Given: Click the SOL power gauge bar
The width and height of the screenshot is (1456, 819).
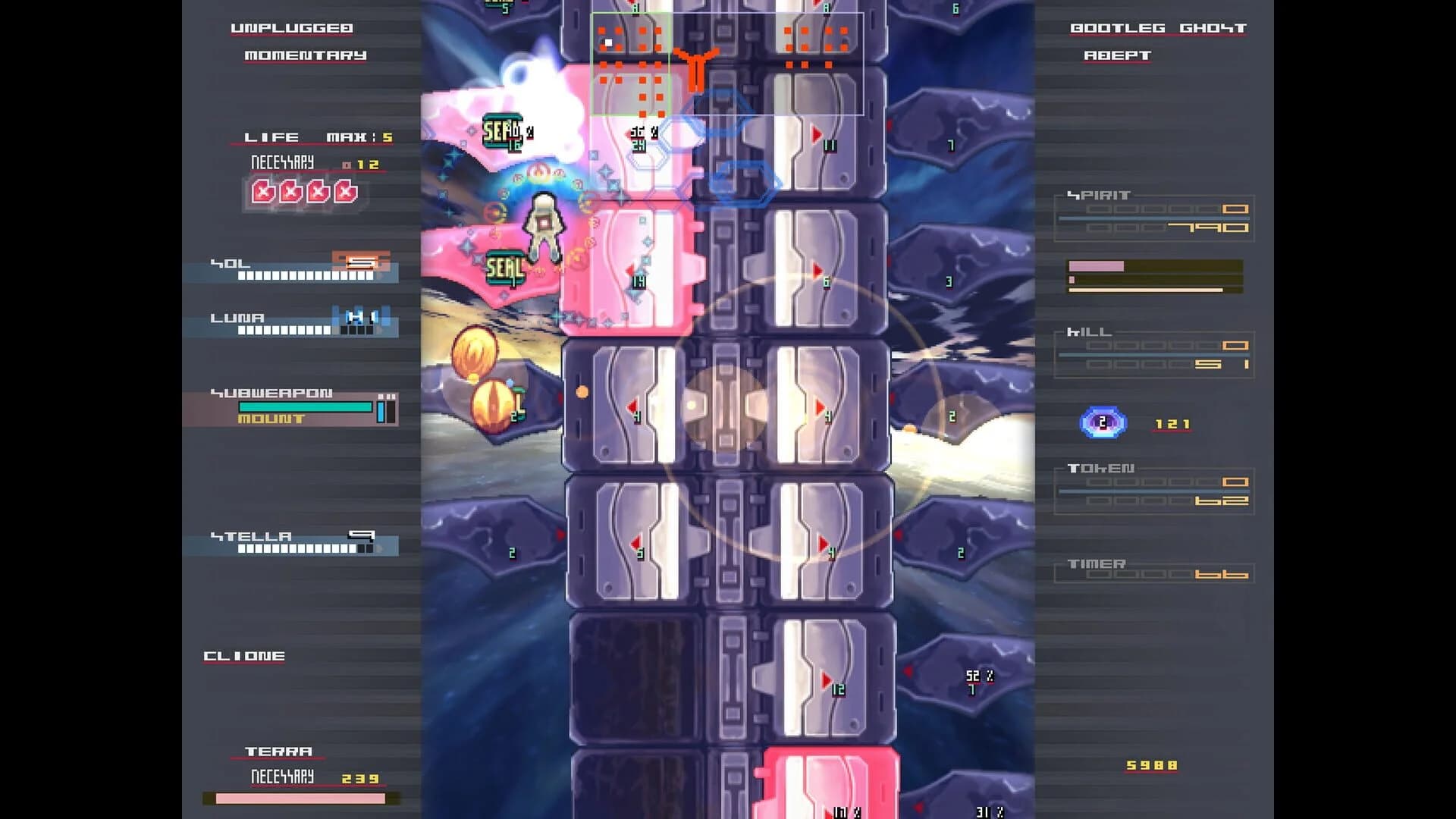Looking at the screenshot, I should pyautogui.click(x=303, y=275).
